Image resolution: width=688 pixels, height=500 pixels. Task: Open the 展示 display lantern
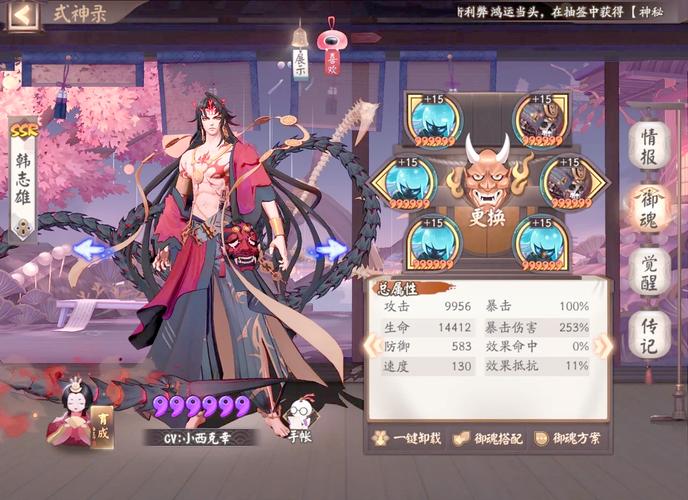(x=300, y=57)
